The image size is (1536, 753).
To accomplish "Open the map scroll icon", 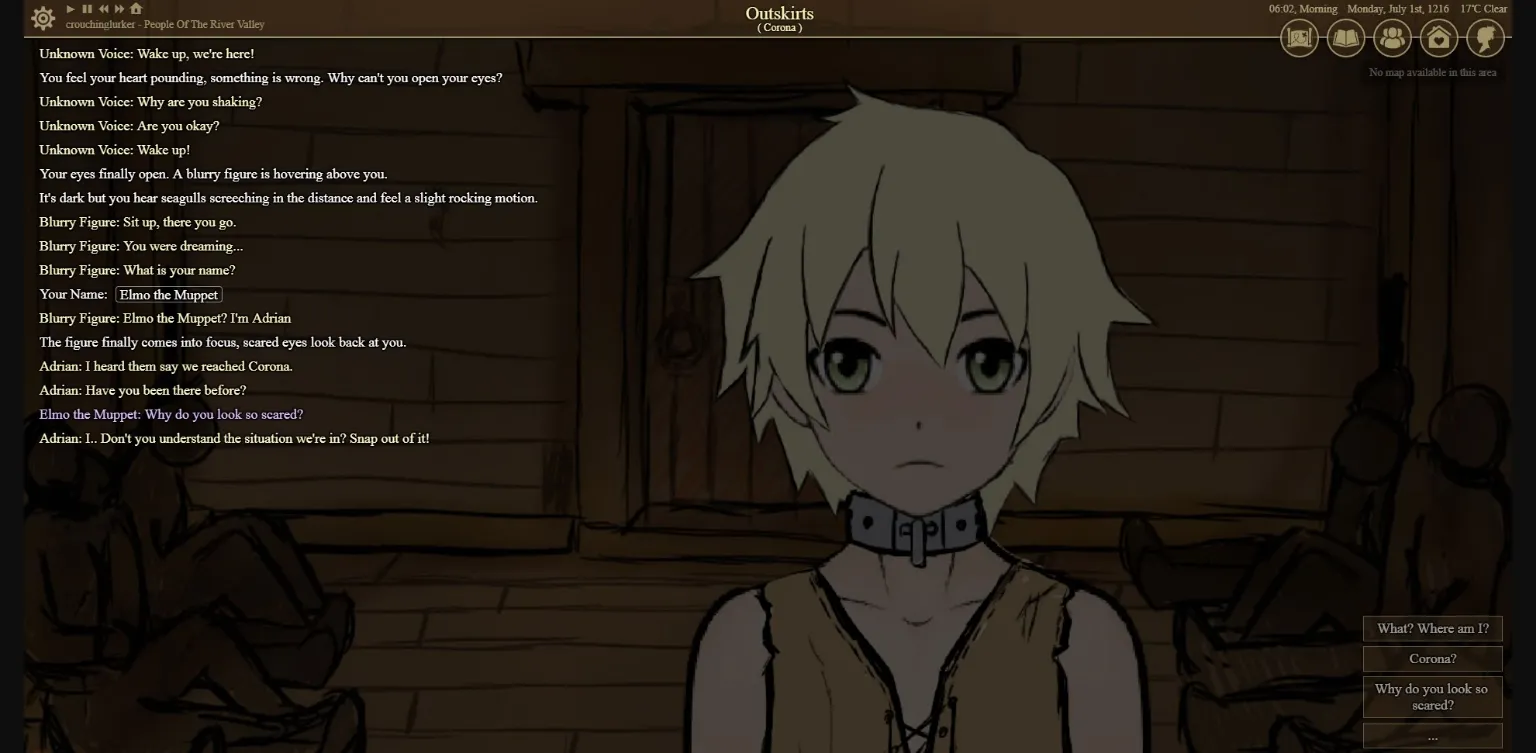I will tap(1299, 38).
